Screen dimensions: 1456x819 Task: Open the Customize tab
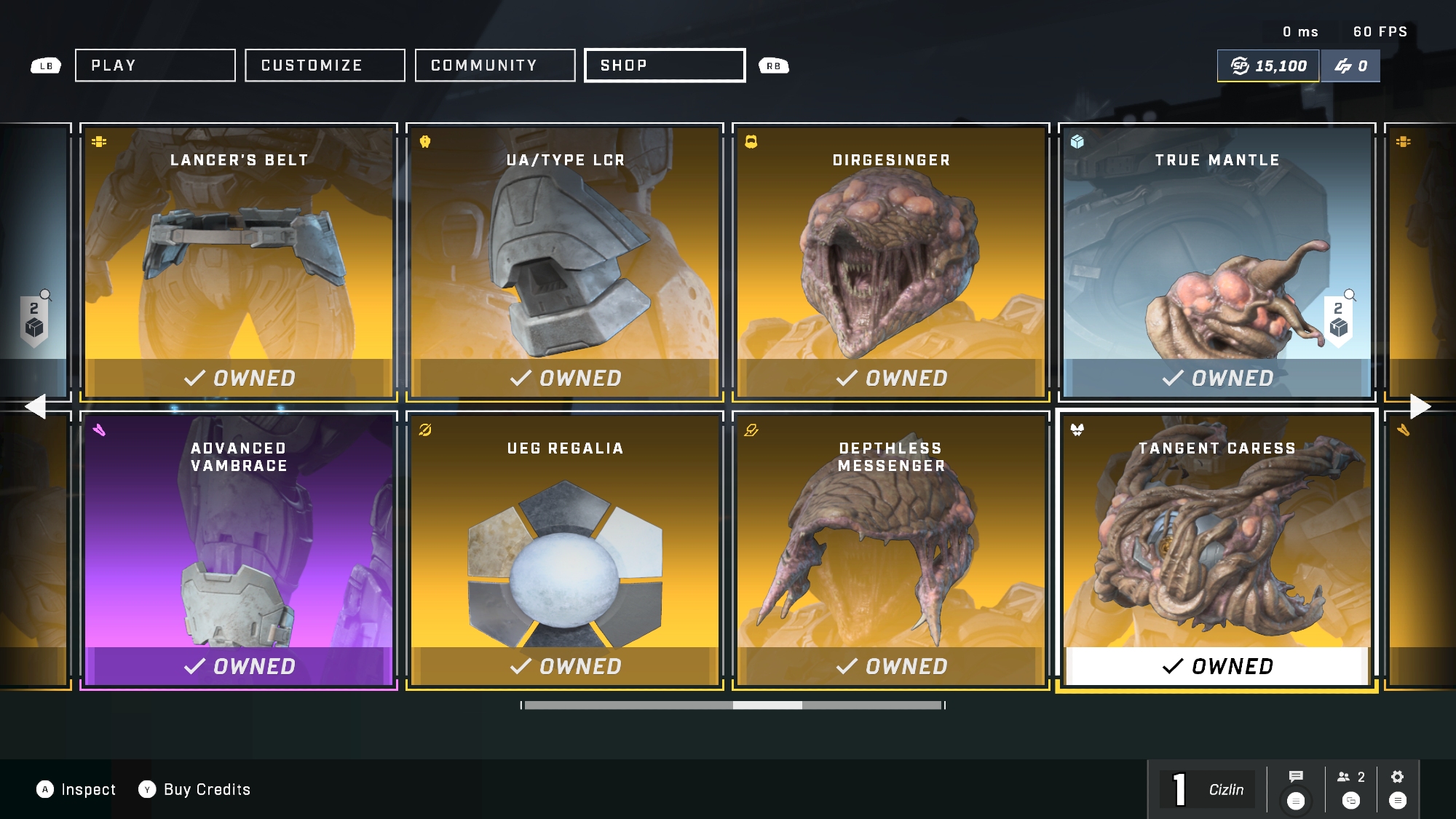(325, 66)
